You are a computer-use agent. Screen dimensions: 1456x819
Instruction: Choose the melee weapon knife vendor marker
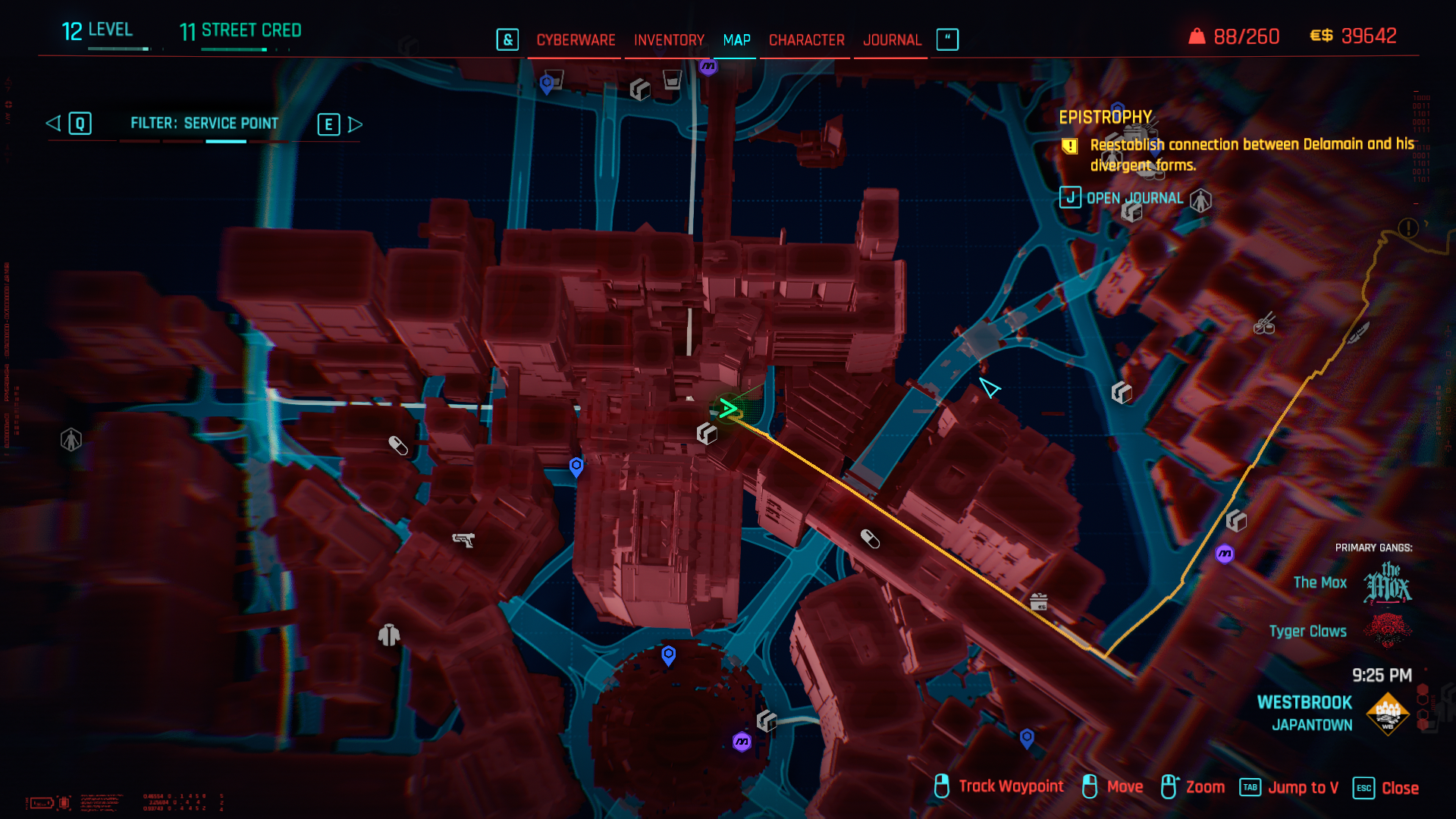[1357, 333]
